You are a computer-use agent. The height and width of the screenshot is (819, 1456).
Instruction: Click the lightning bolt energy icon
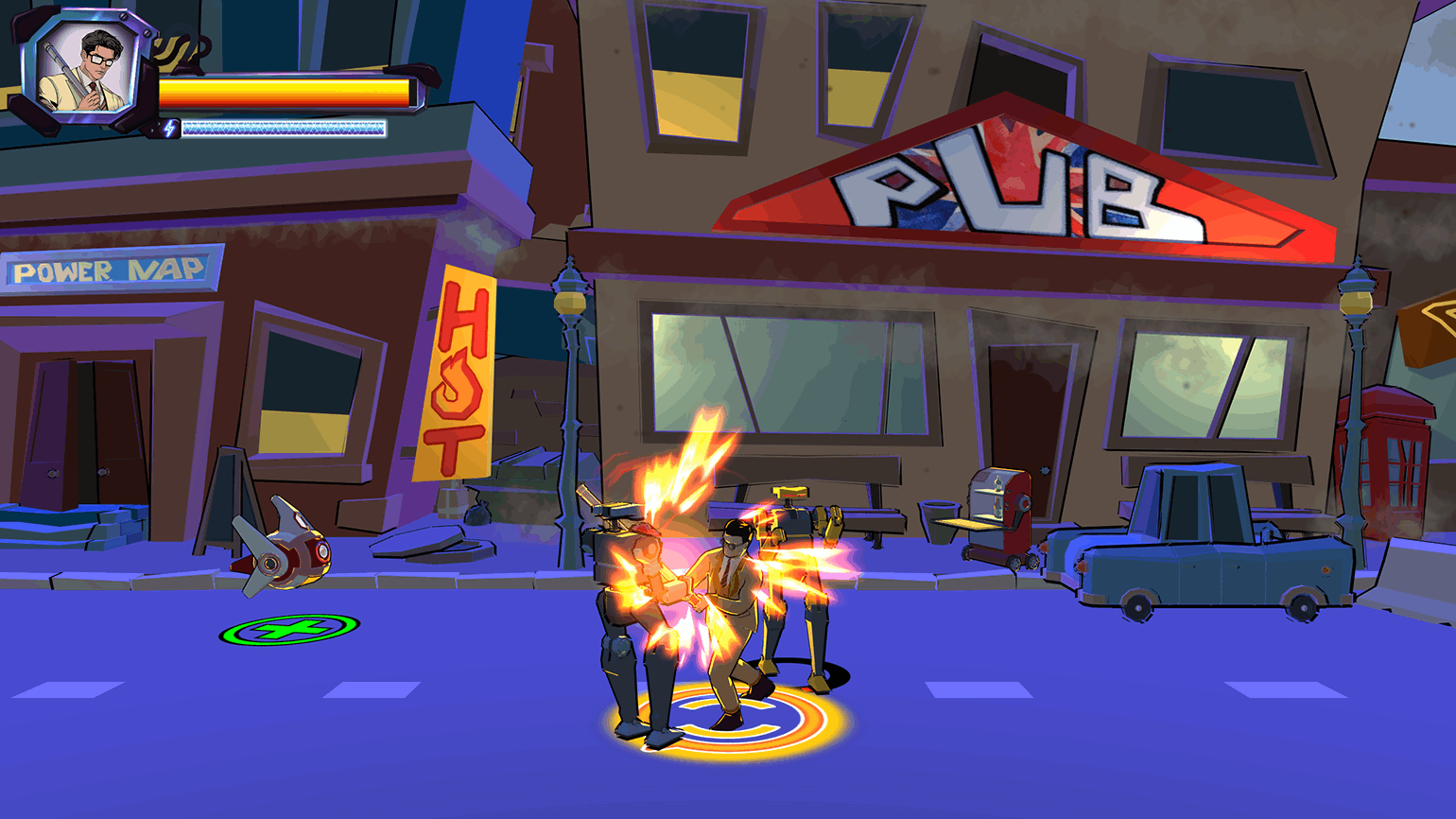point(169,129)
